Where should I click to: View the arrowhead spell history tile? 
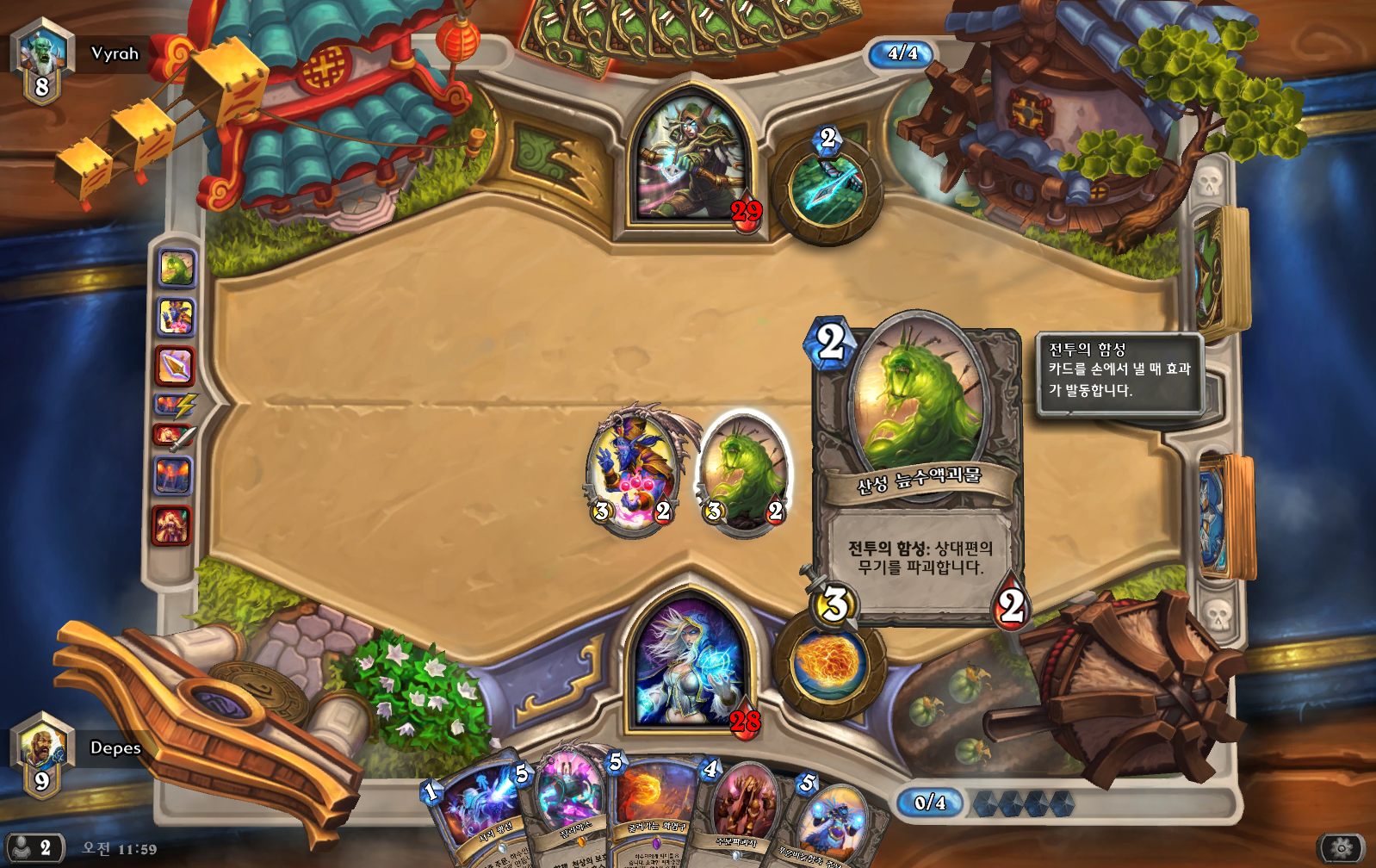click(175, 367)
